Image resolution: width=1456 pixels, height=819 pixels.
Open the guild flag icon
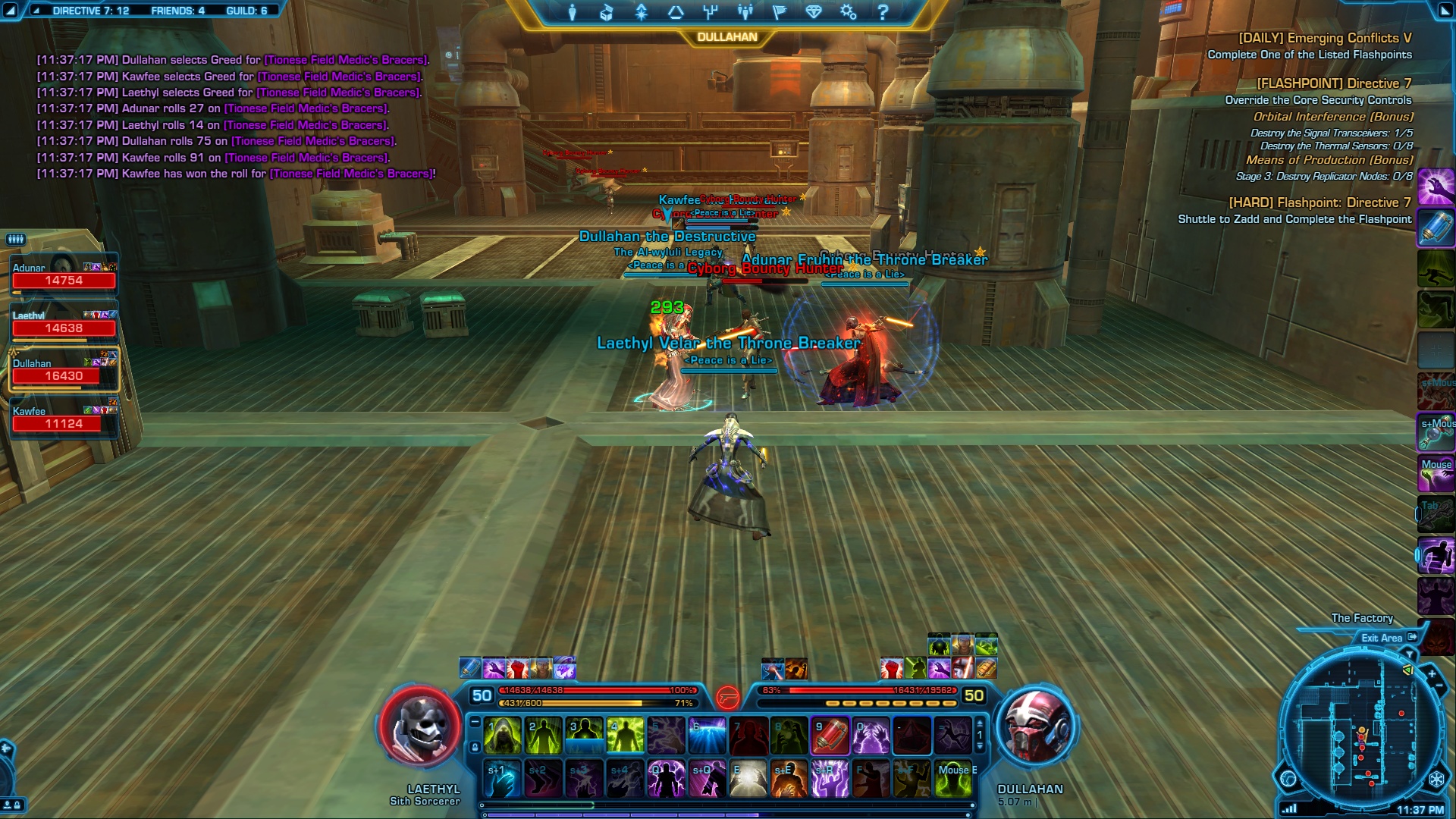click(x=780, y=12)
